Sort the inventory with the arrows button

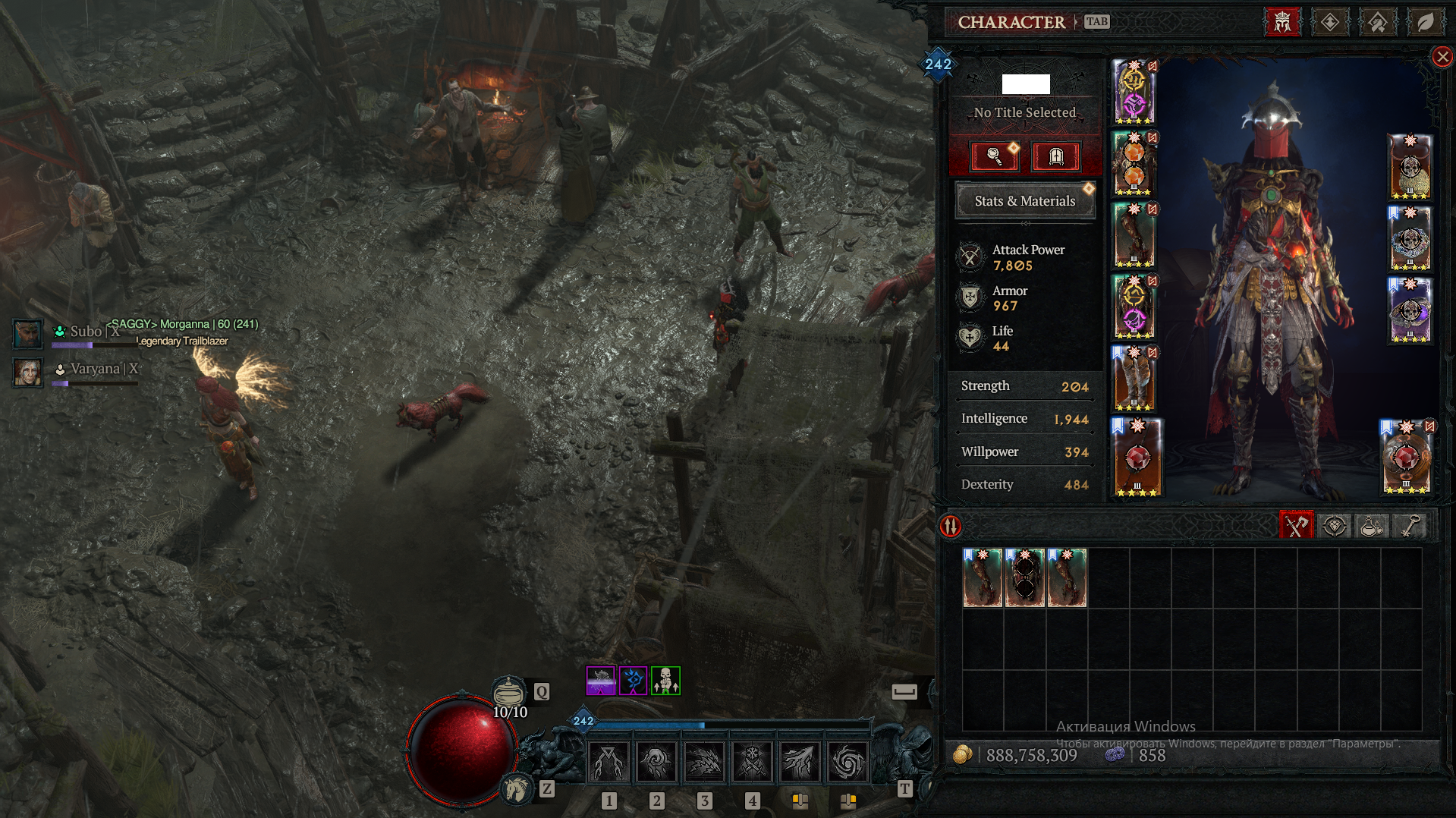click(x=951, y=526)
